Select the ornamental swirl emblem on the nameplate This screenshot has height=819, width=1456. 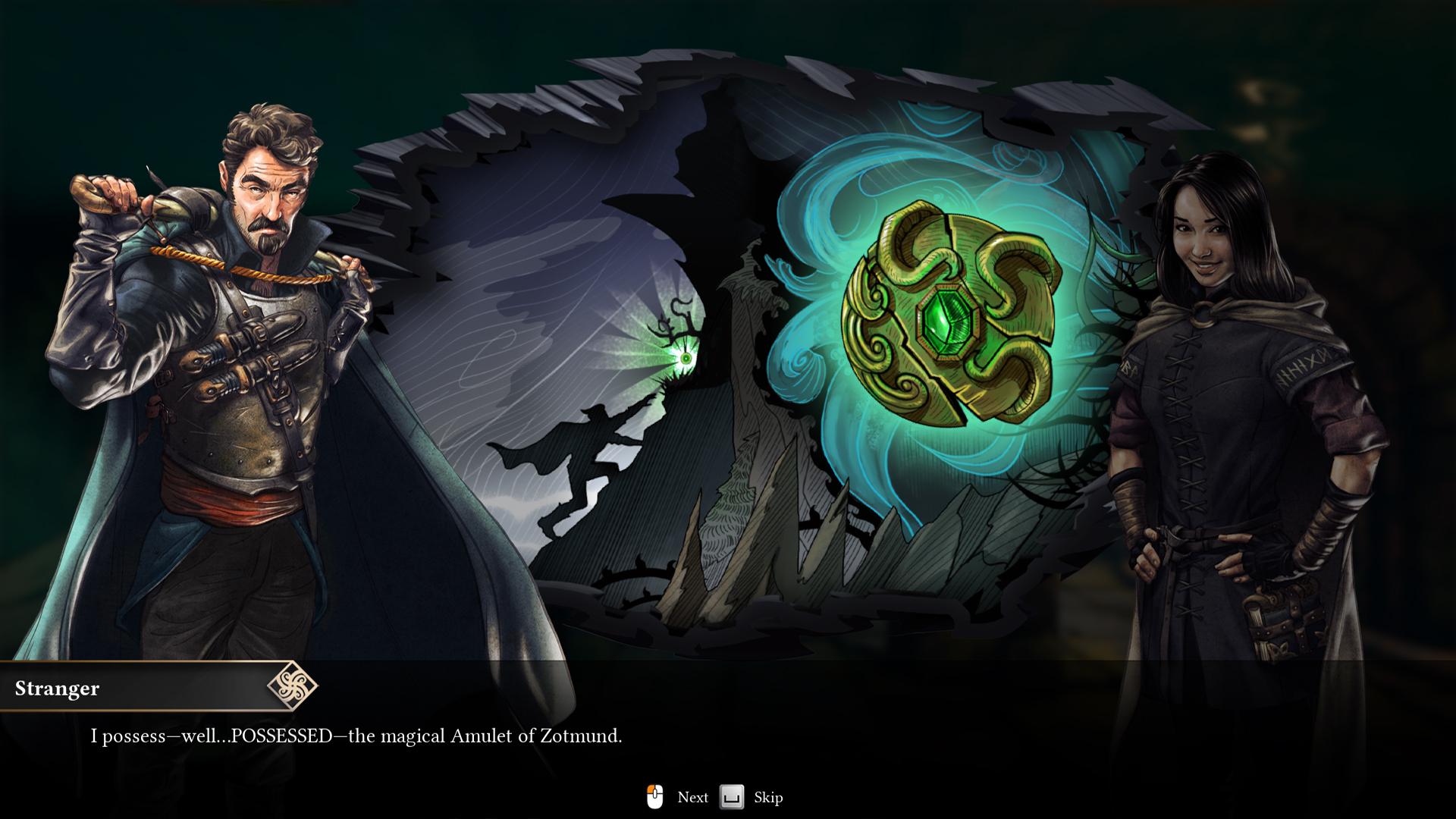292,689
